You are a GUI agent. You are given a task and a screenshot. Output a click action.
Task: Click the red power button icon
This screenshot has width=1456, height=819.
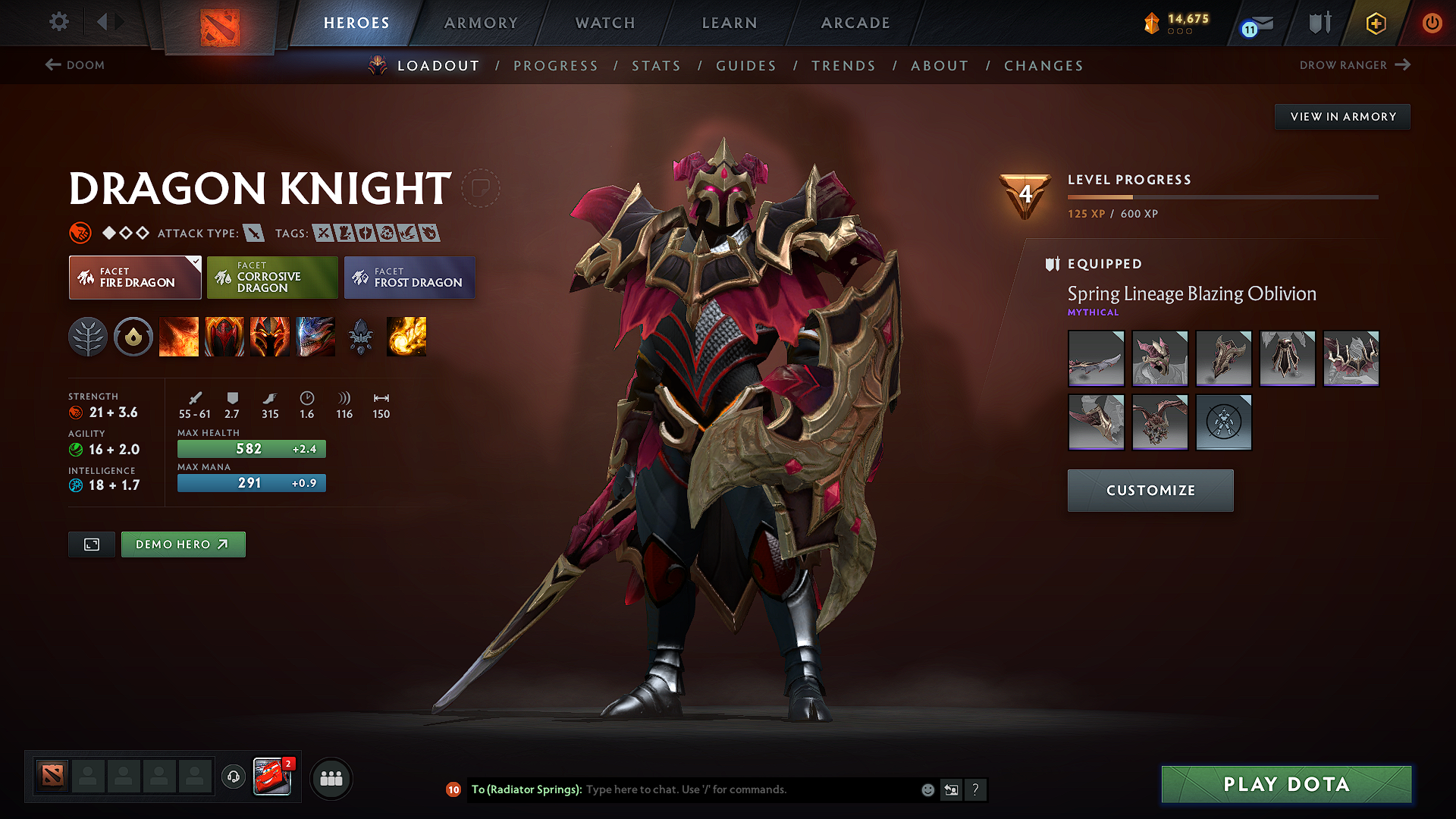[1433, 23]
